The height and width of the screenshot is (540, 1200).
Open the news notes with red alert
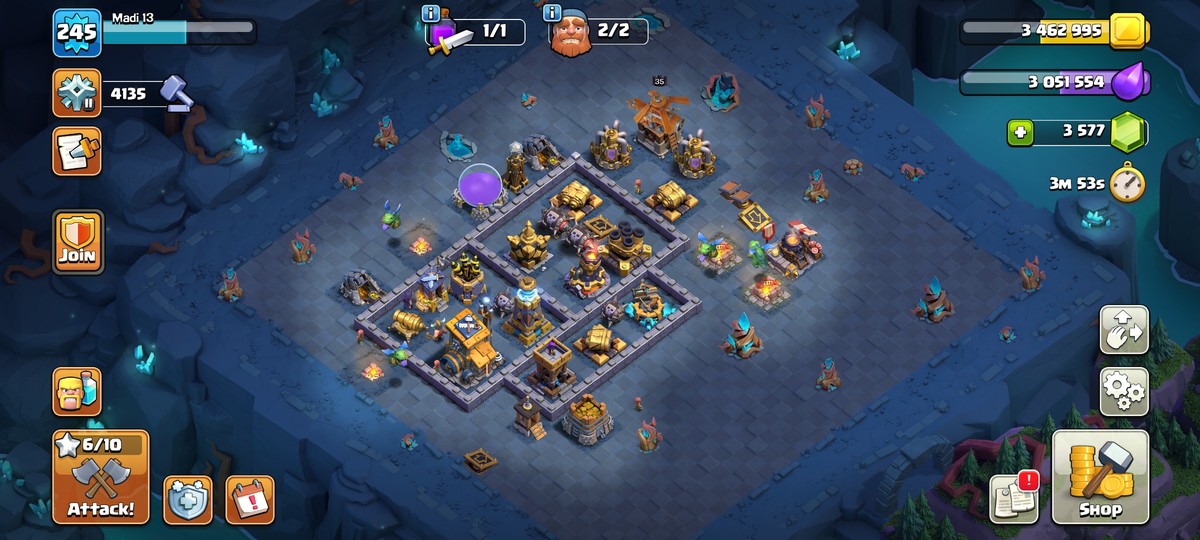point(1013,497)
